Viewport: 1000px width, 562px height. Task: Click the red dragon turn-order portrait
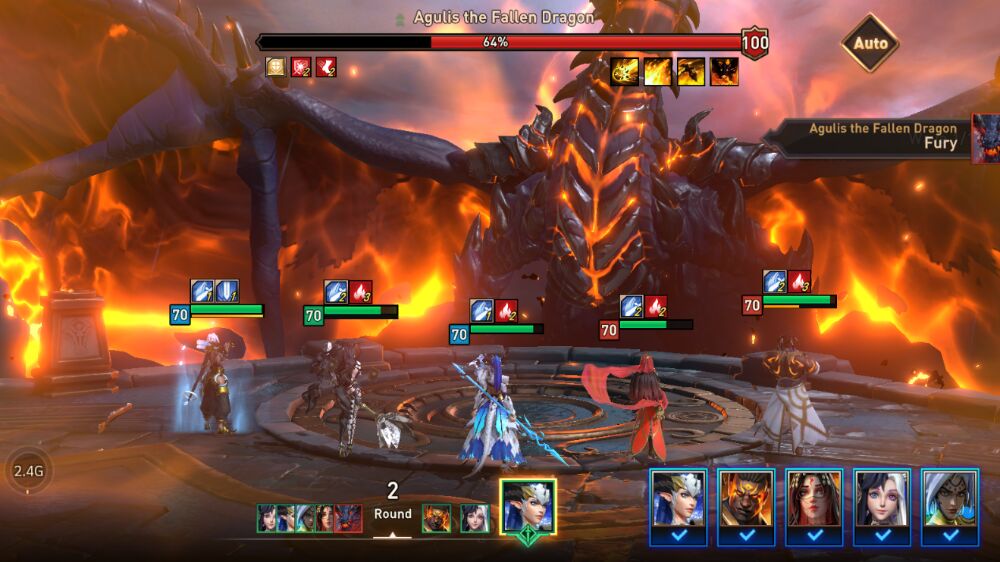click(x=348, y=517)
